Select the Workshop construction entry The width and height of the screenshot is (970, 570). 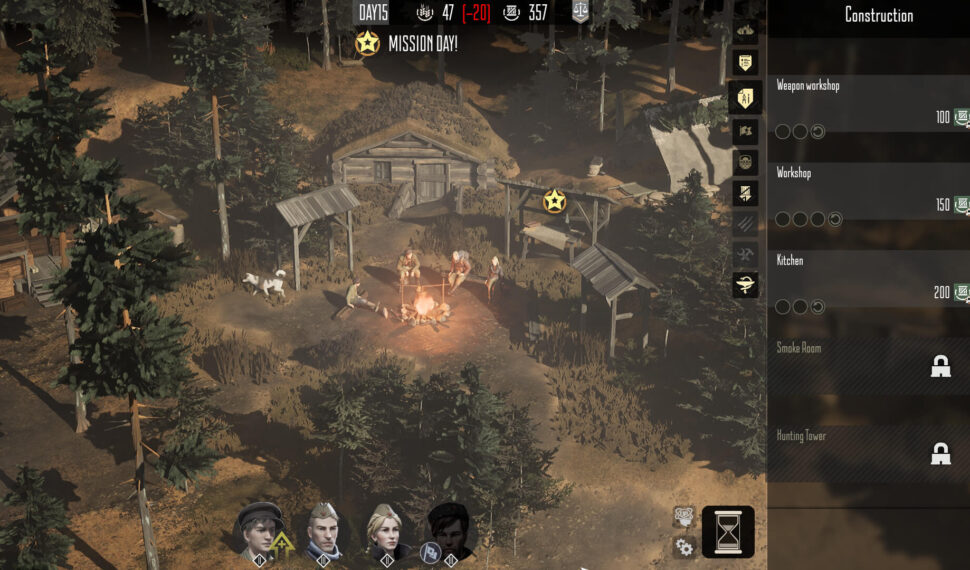tap(866, 191)
